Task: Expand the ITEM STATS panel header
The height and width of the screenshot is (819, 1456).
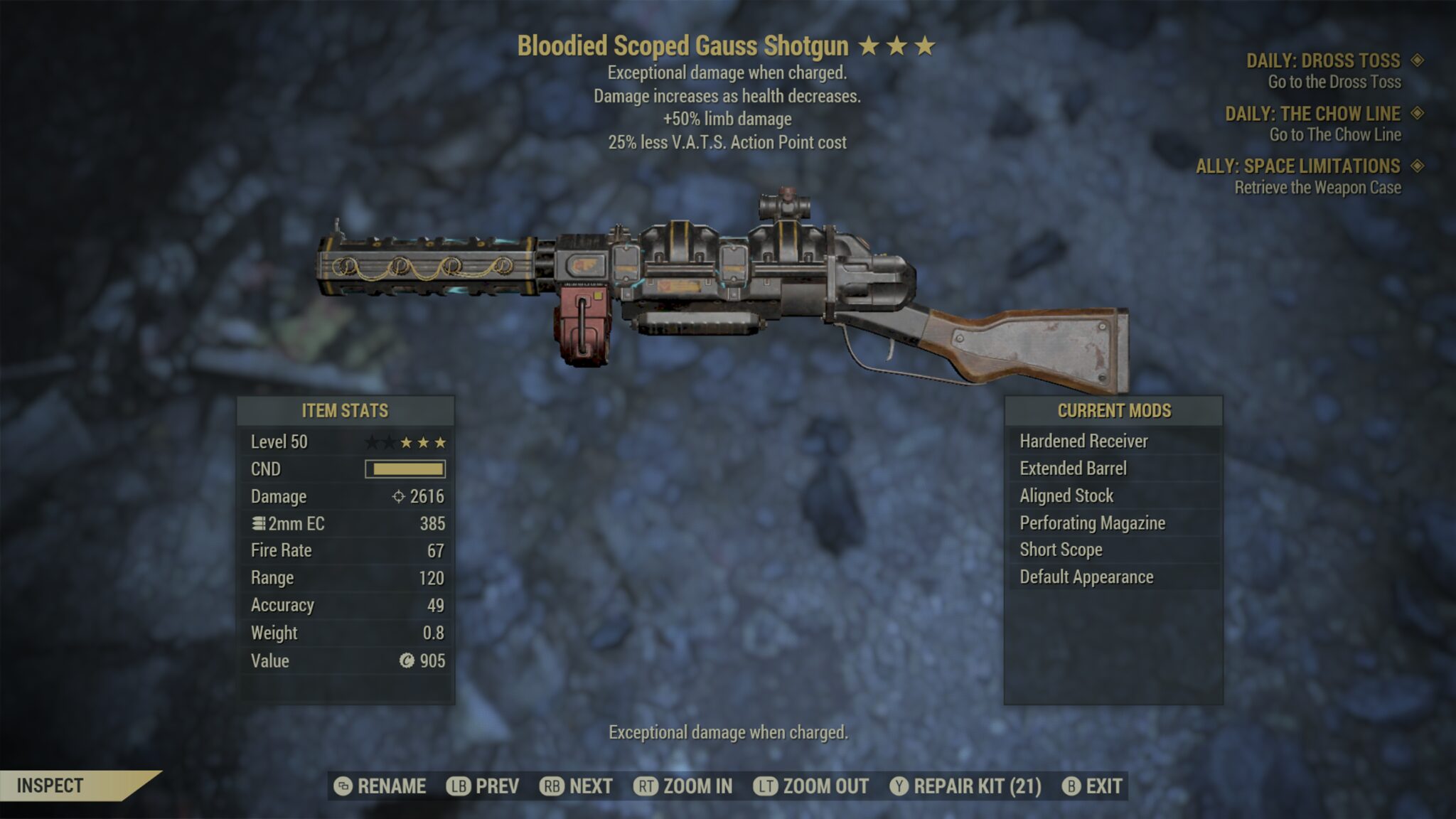Action: 346,410
